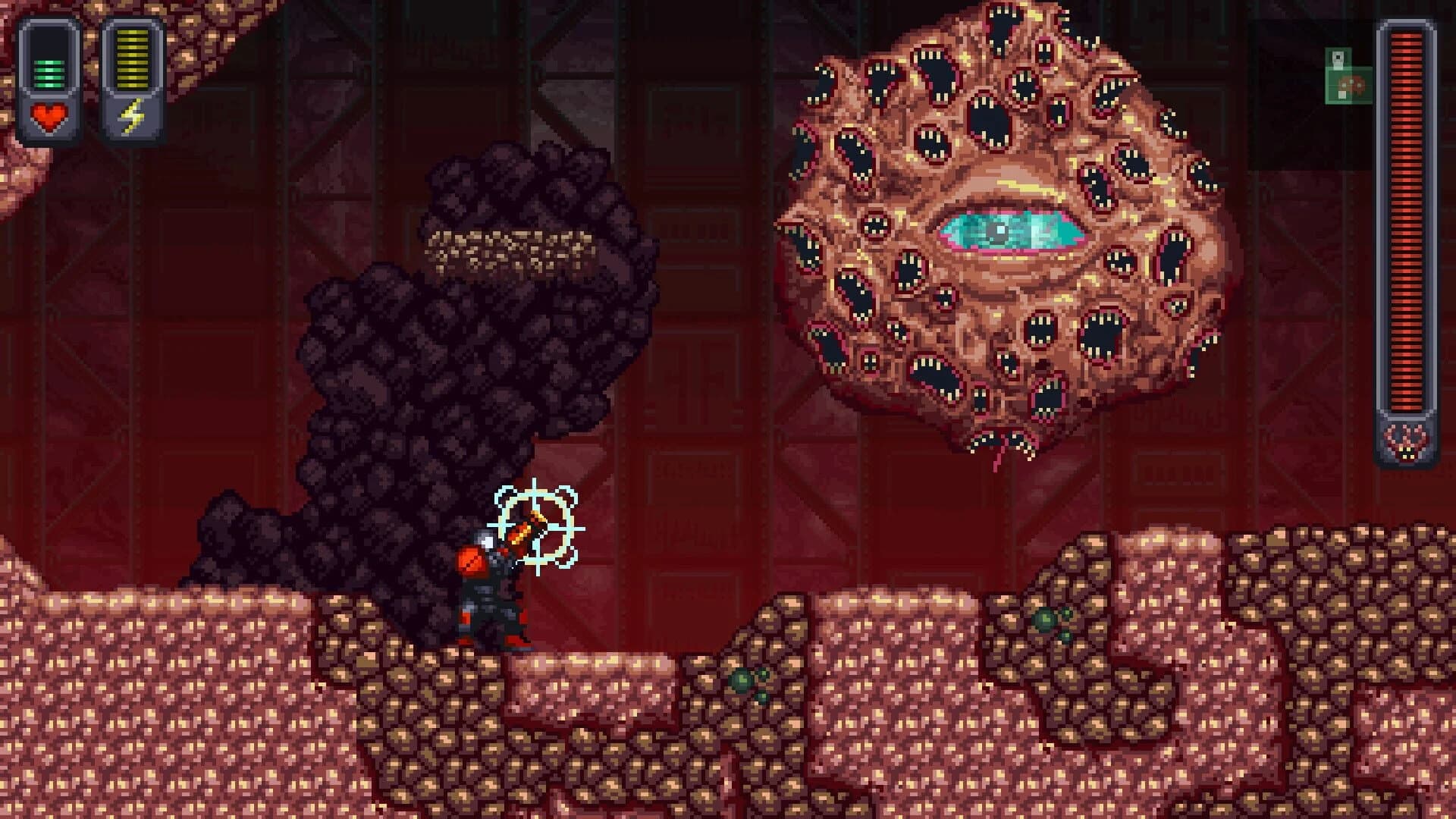Click the white item icon on the minimap

[x=1337, y=55]
